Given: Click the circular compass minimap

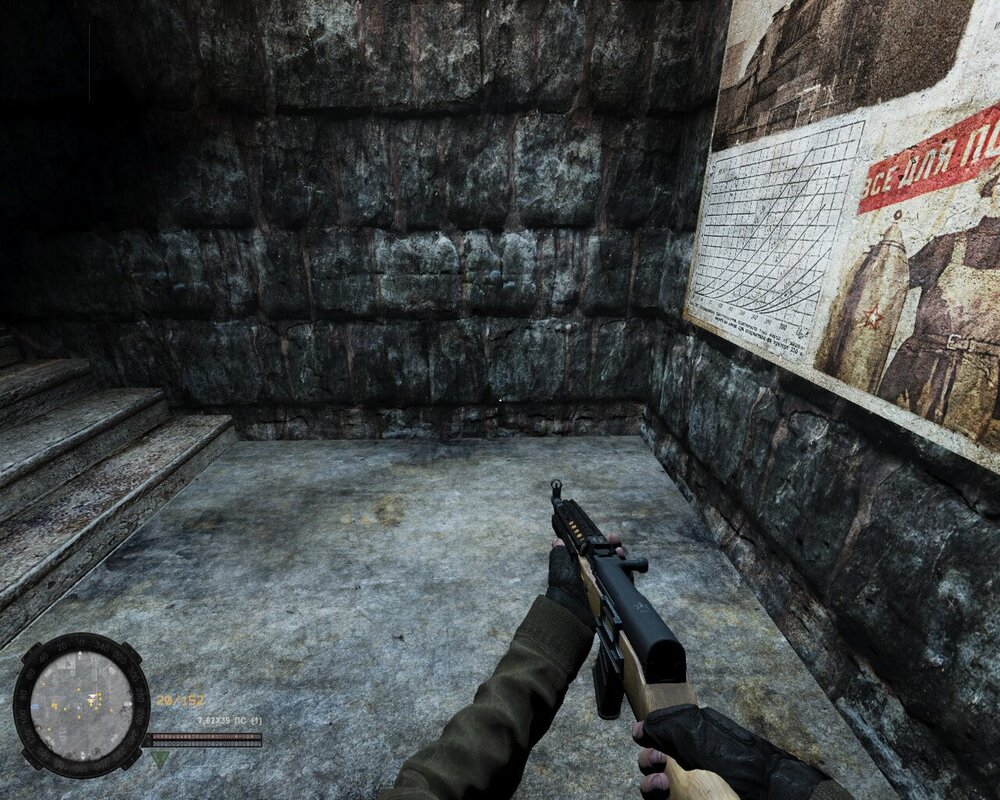Looking at the screenshot, I should click(x=81, y=703).
